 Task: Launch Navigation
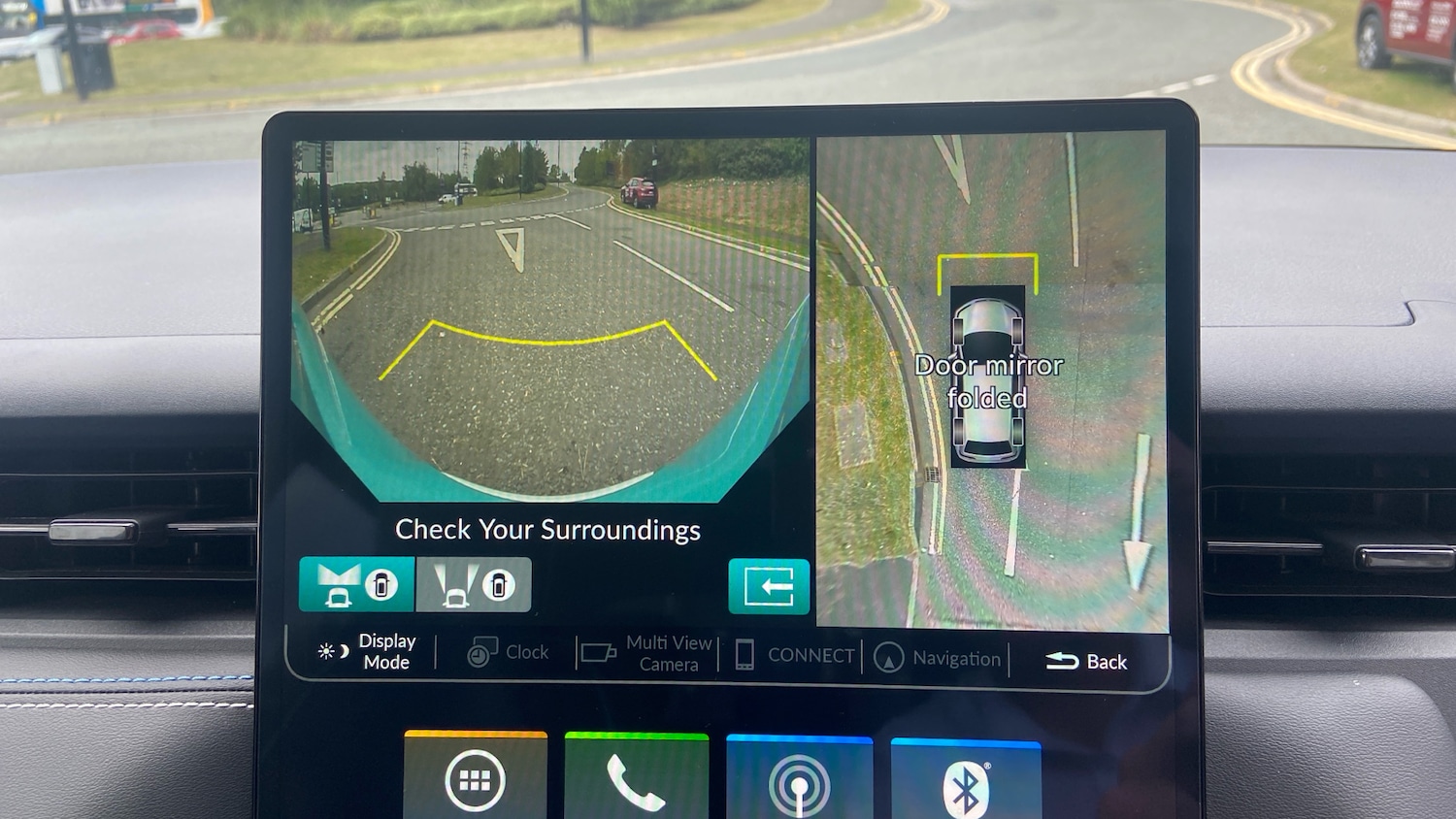(x=938, y=658)
